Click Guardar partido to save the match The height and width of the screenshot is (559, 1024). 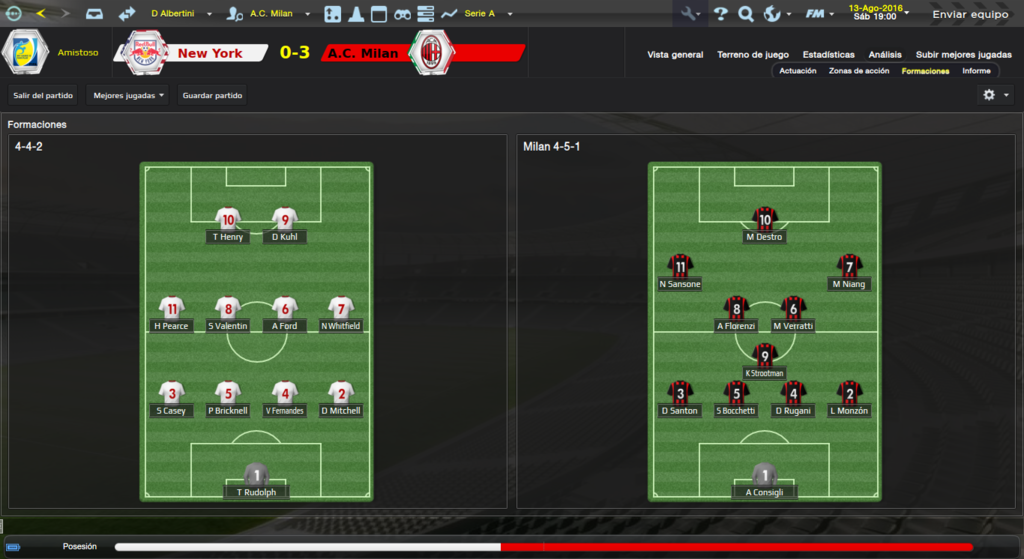pos(212,95)
